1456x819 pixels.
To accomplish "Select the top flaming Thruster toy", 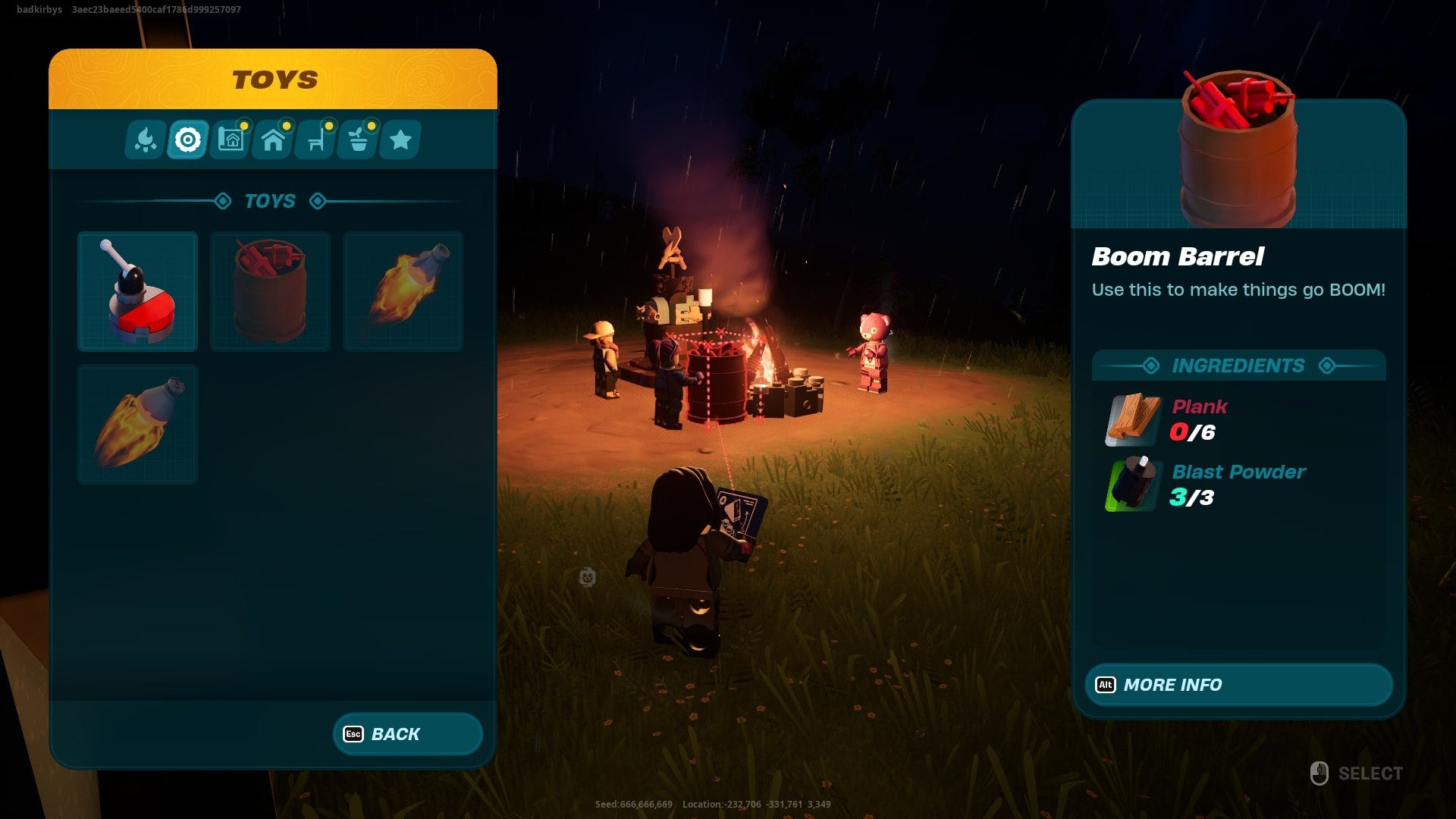I will coord(403,291).
